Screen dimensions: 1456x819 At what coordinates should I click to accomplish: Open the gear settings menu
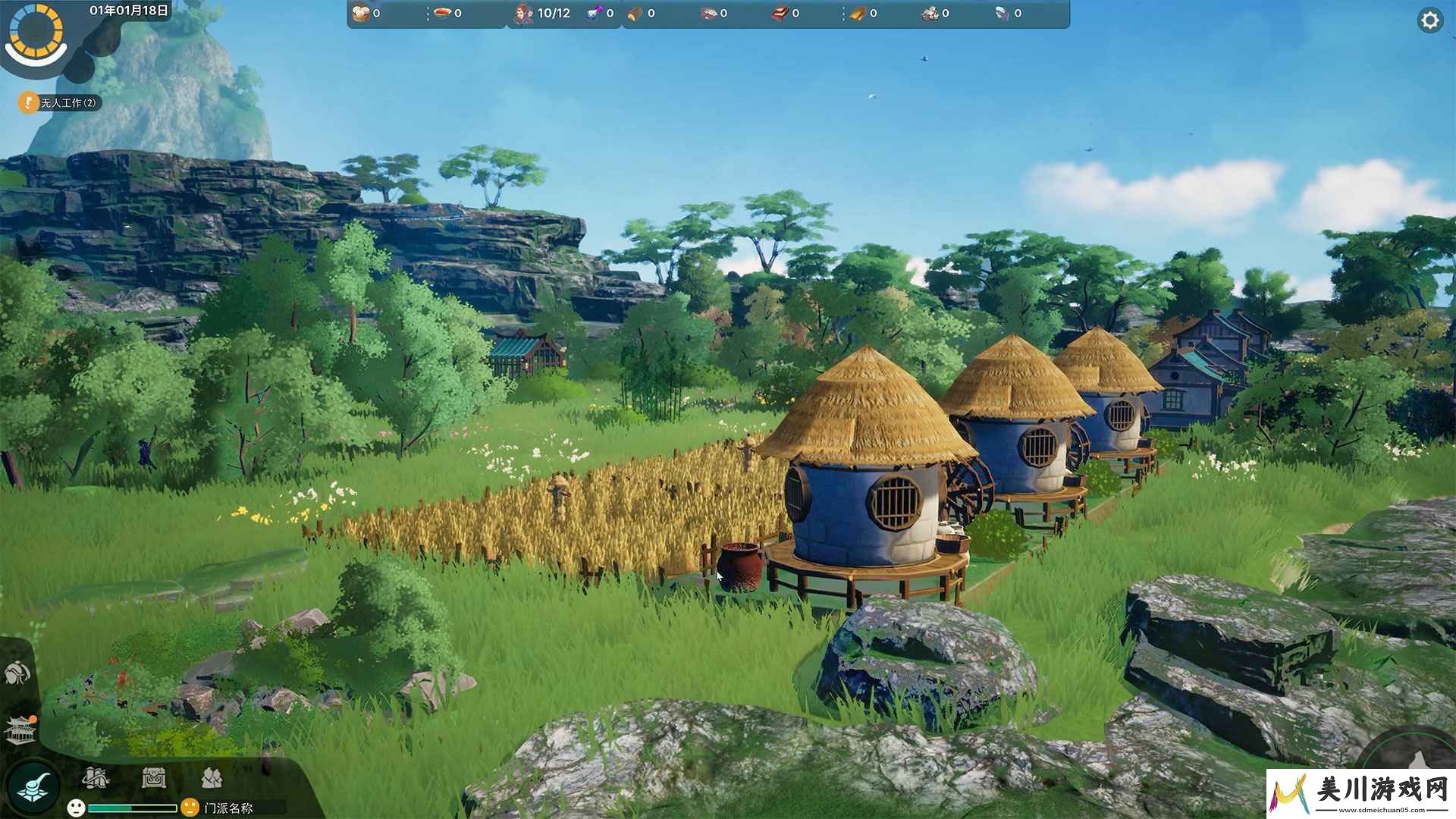click(x=1429, y=20)
